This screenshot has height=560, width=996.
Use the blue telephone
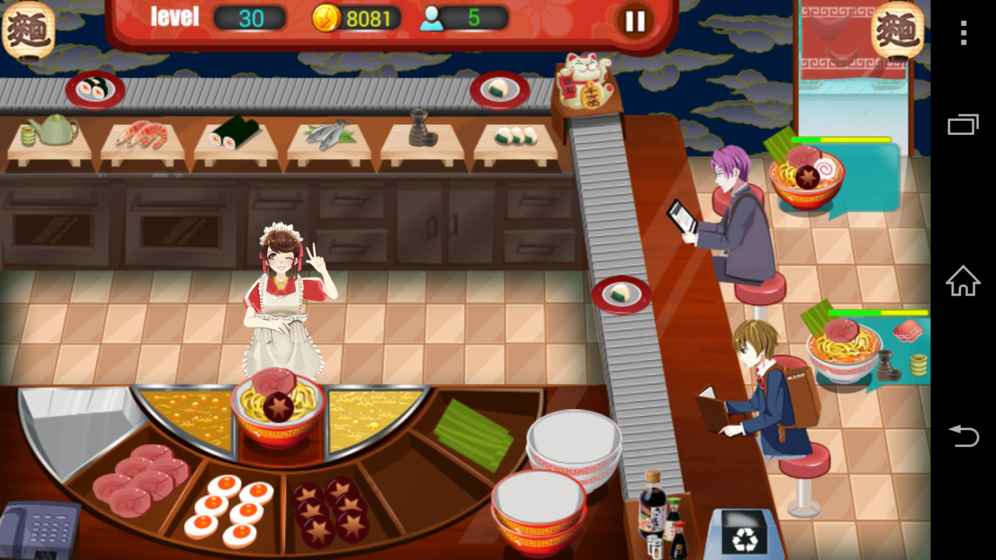(38, 530)
